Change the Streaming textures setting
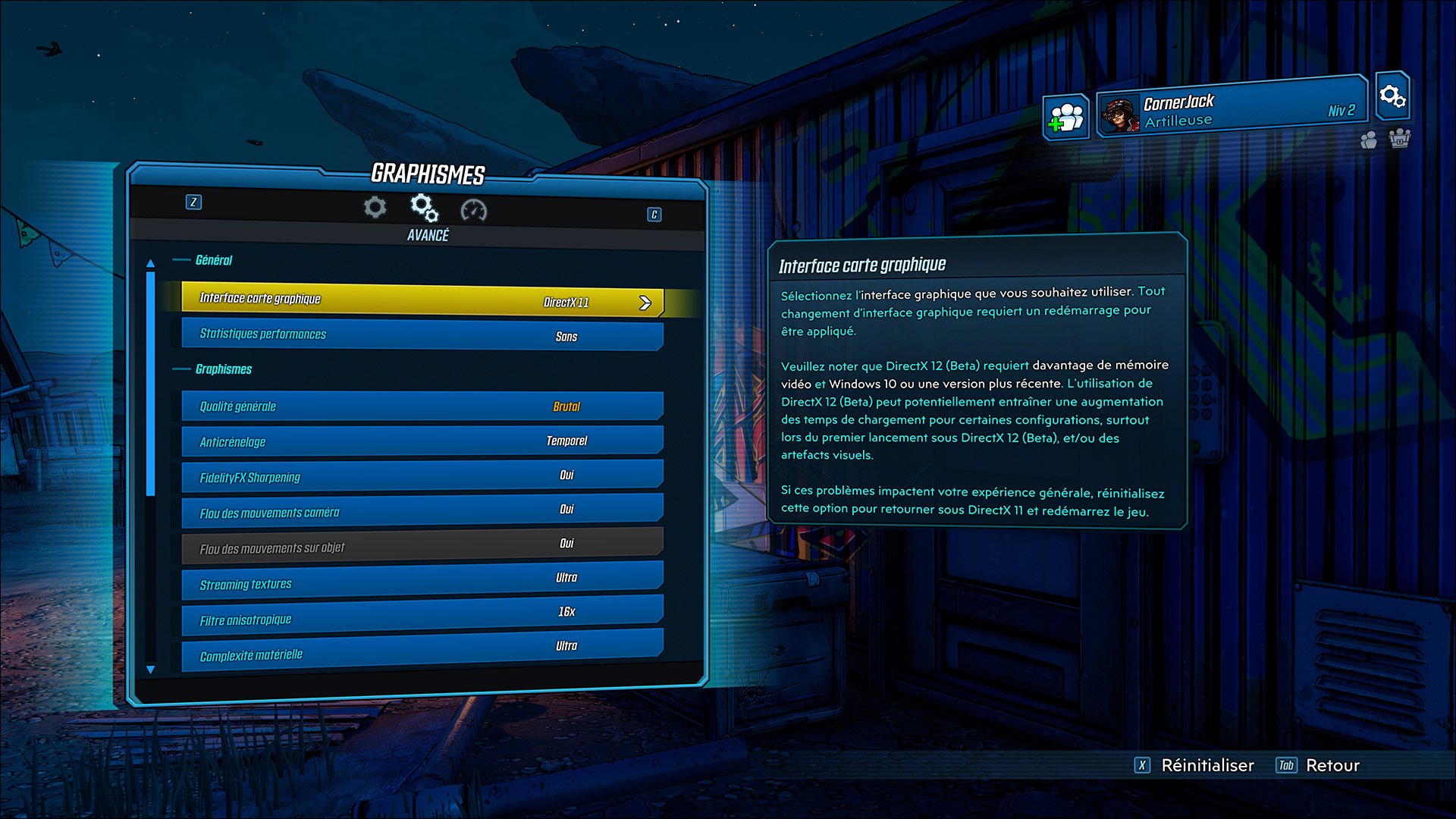 (422, 581)
